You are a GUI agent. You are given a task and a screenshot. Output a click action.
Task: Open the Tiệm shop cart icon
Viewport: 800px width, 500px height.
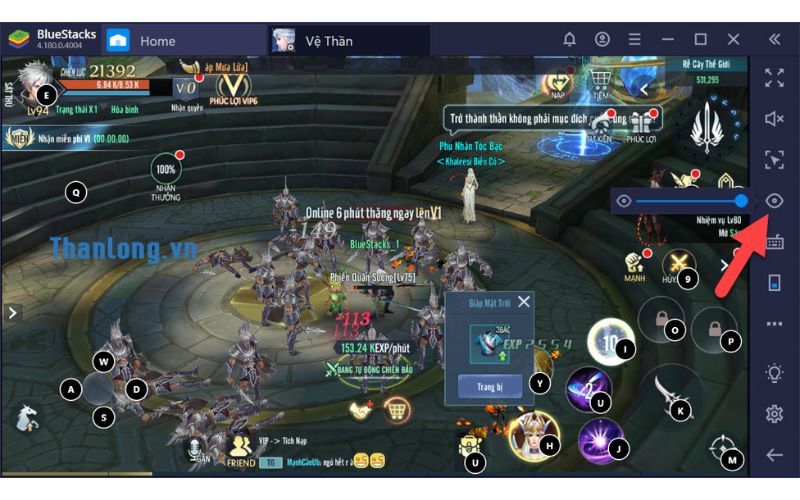pyautogui.click(x=600, y=82)
